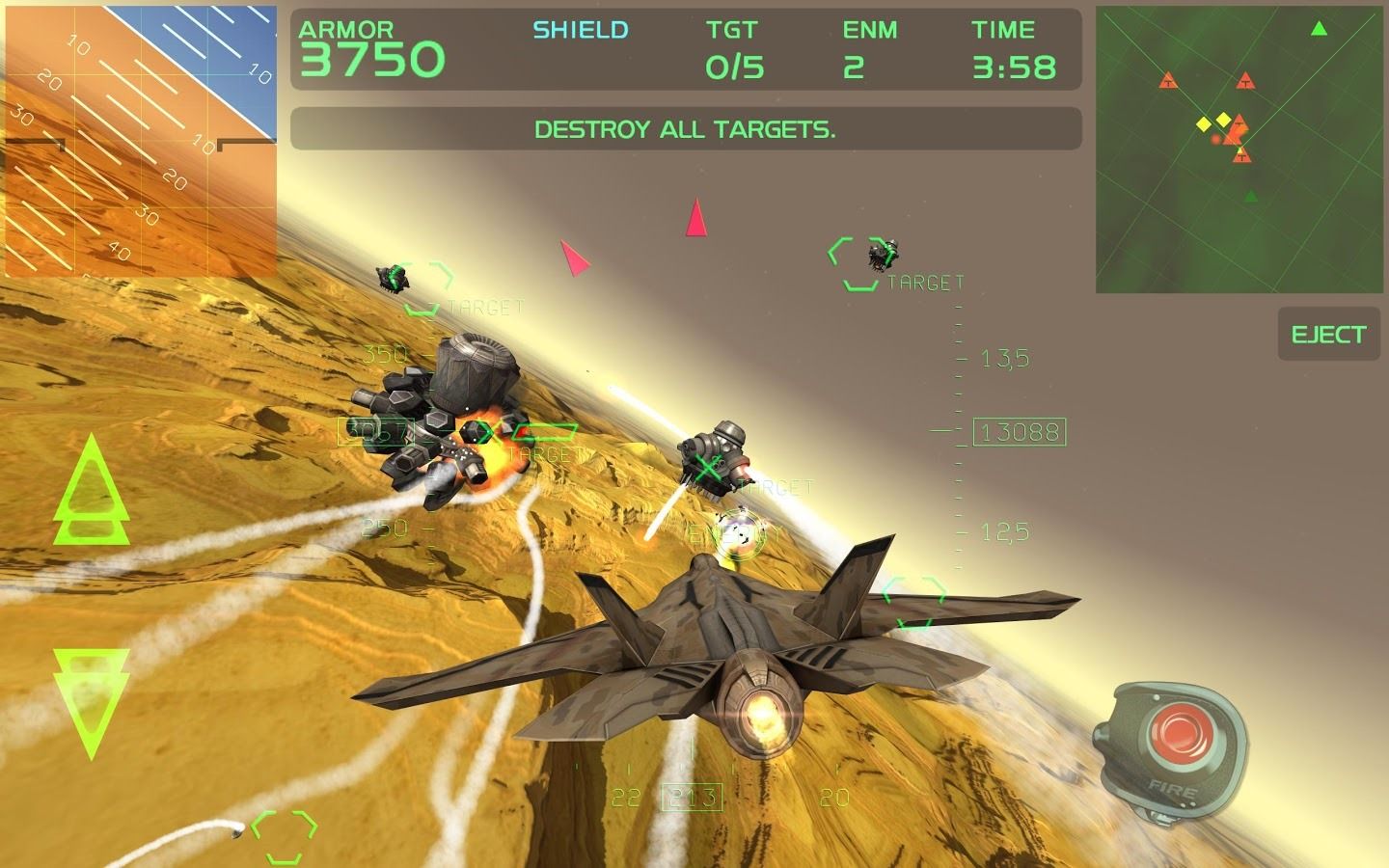Click a yellow diamond marker on the radar
The image size is (1389, 868).
coord(1202,124)
